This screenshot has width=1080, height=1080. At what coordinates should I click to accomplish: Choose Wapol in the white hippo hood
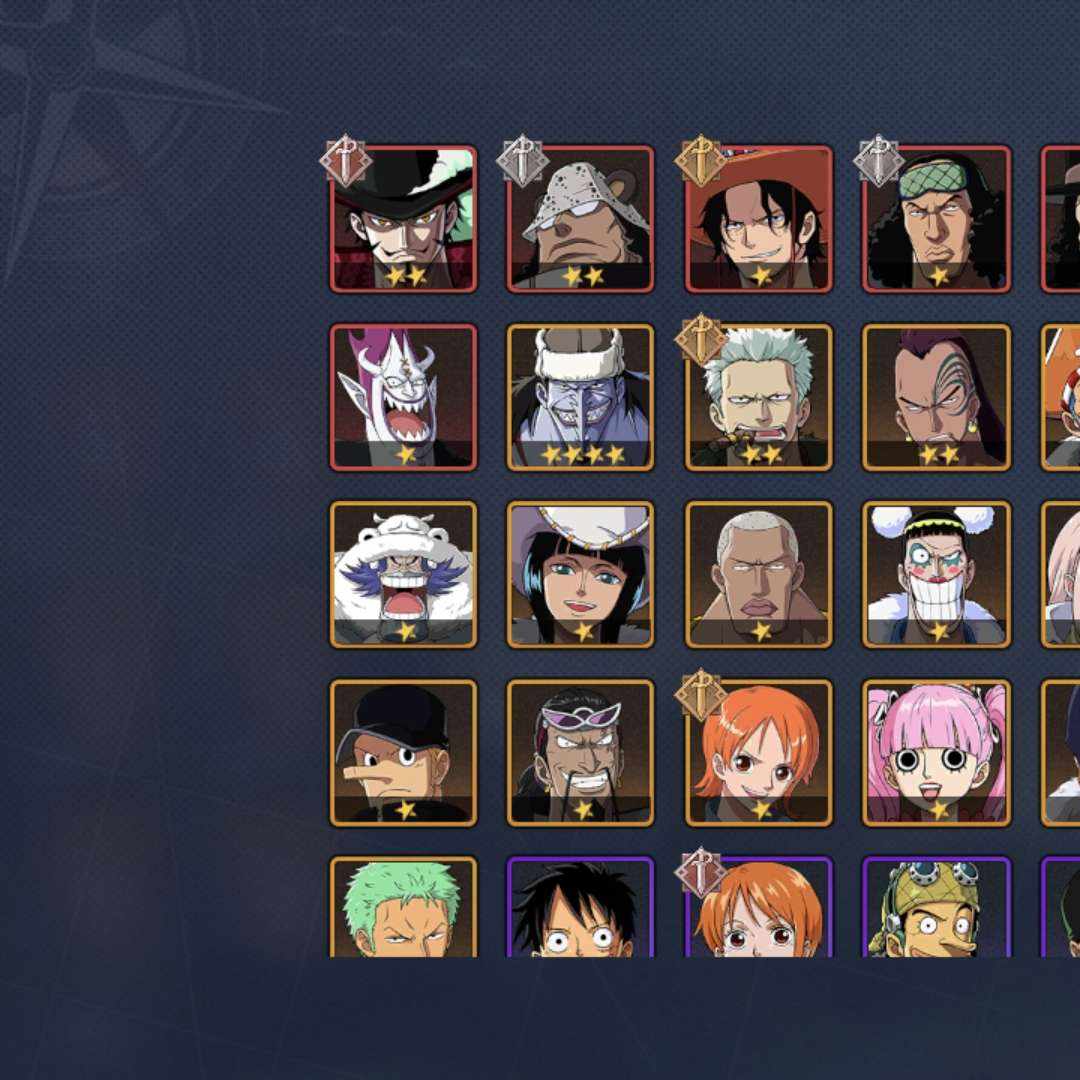(403, 574)
